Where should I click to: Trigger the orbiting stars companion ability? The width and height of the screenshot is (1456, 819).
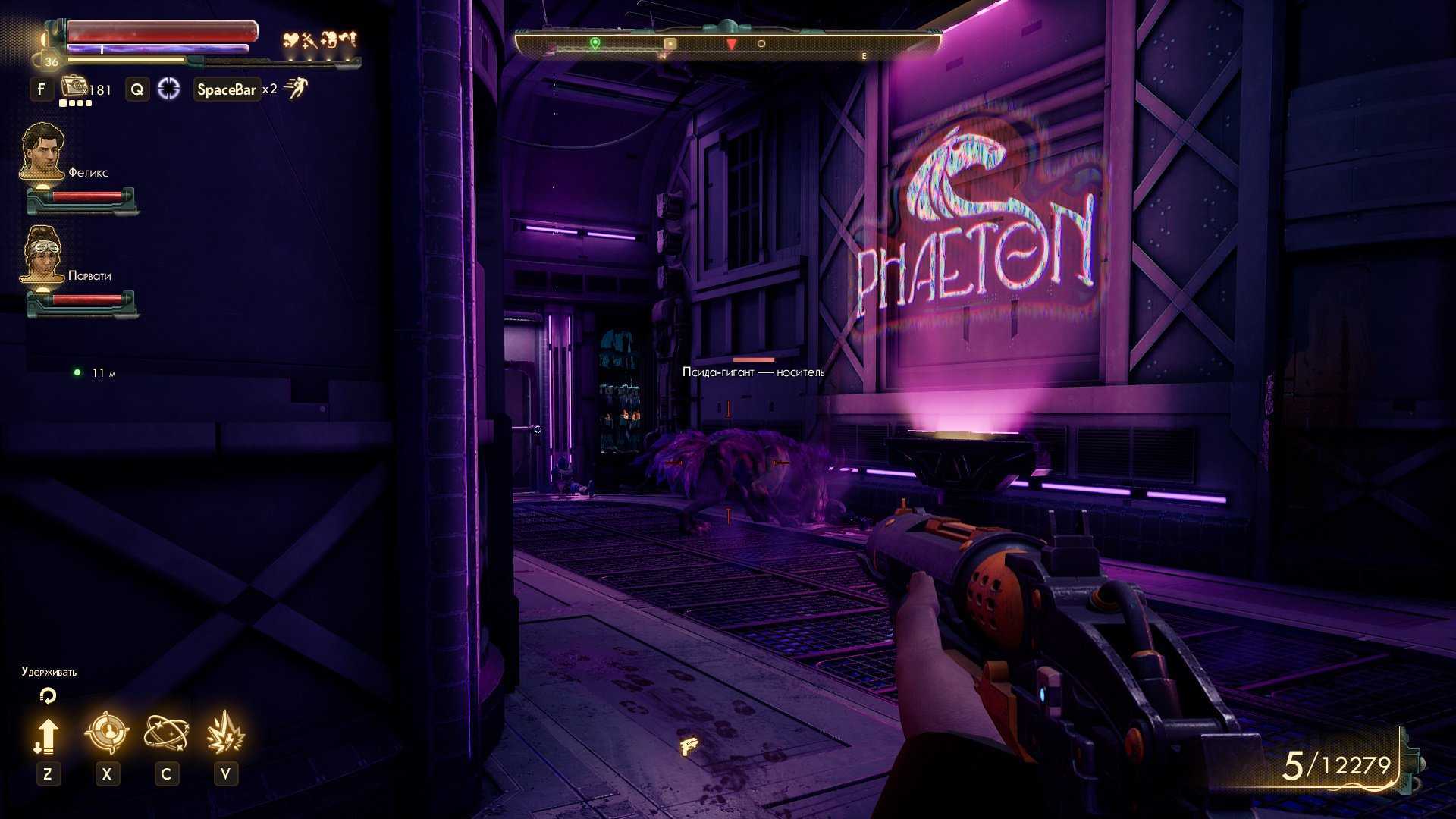[166, 733]
